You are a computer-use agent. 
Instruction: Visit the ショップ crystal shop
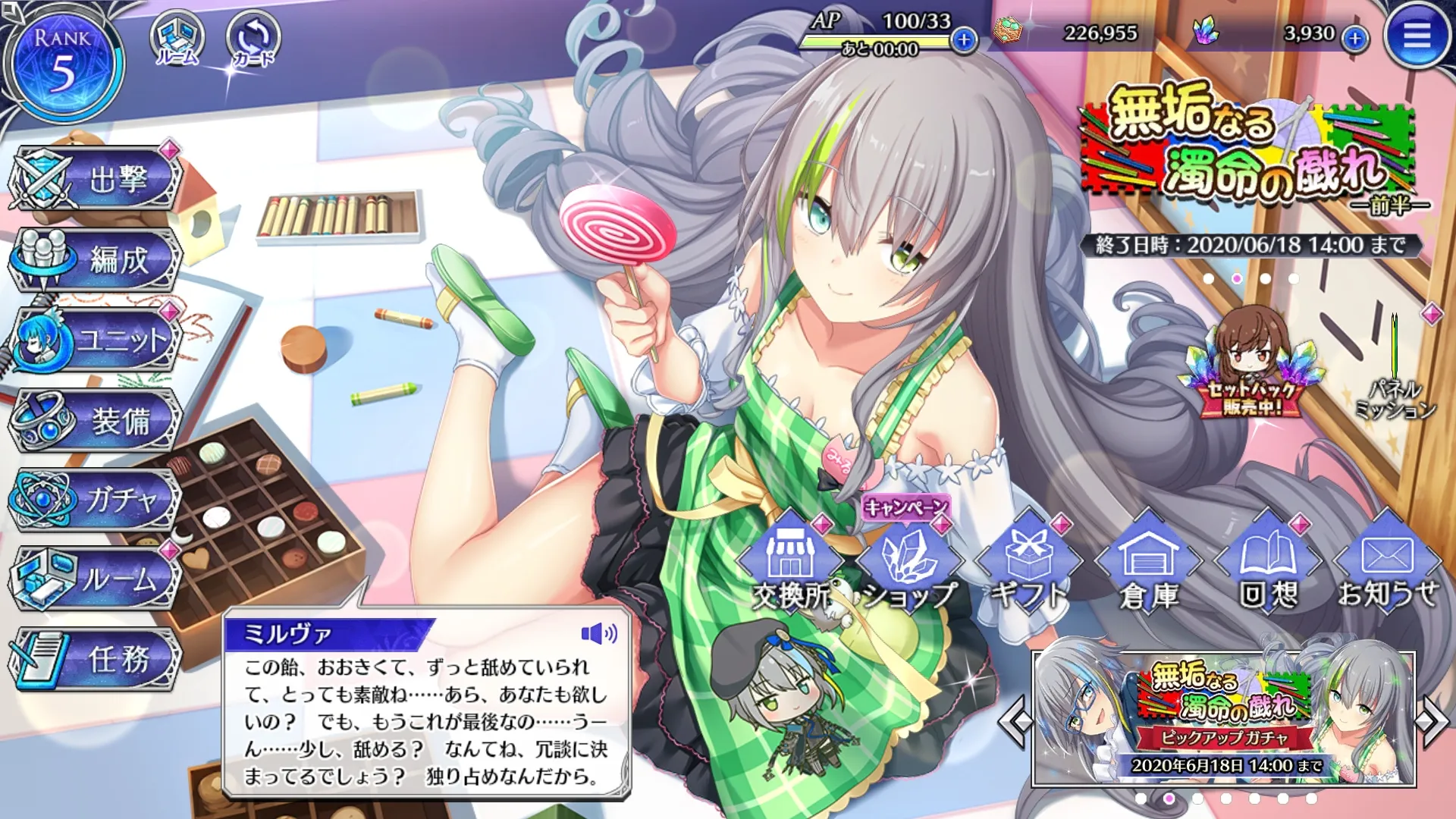click(x=909, y=565)
